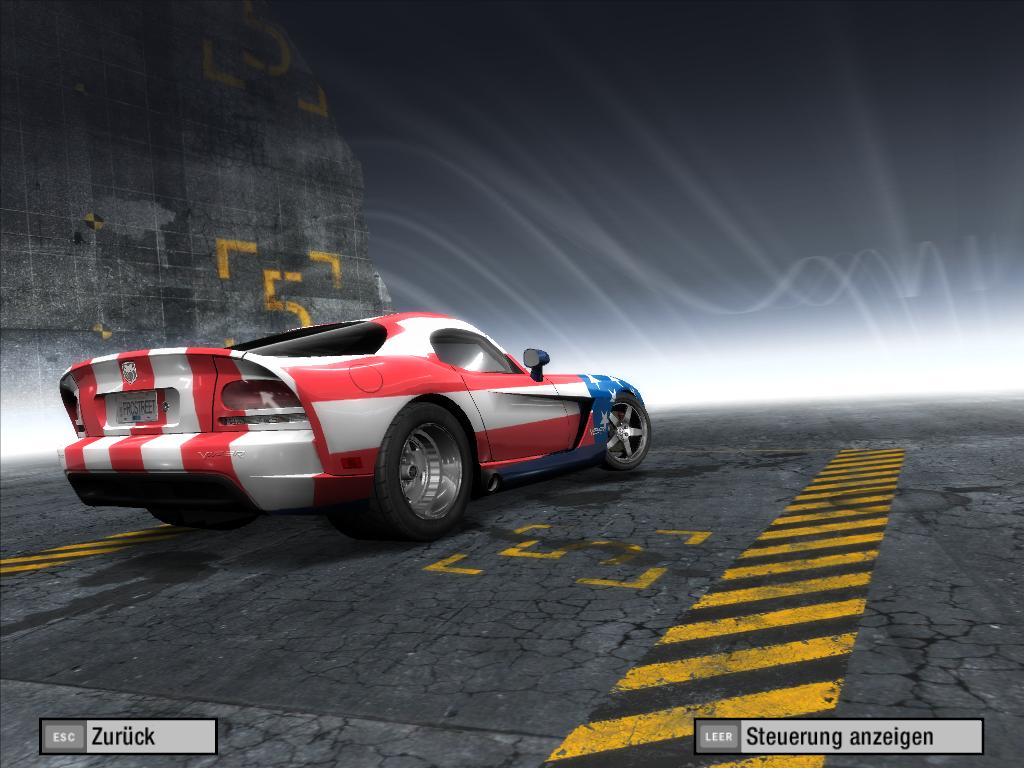Go back with the Zurück button
The width and height of the screenshot is (1024, 768).
128,737
